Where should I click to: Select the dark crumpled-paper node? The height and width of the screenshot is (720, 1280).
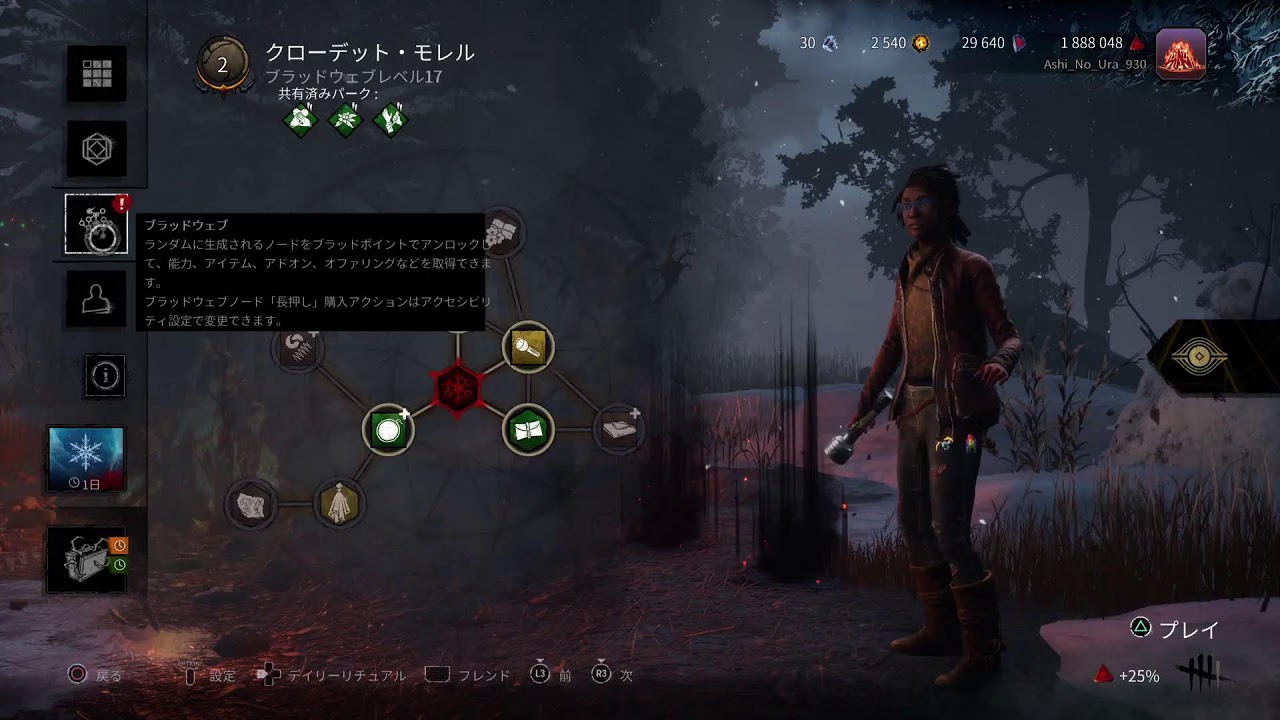(x=250, y=503)
